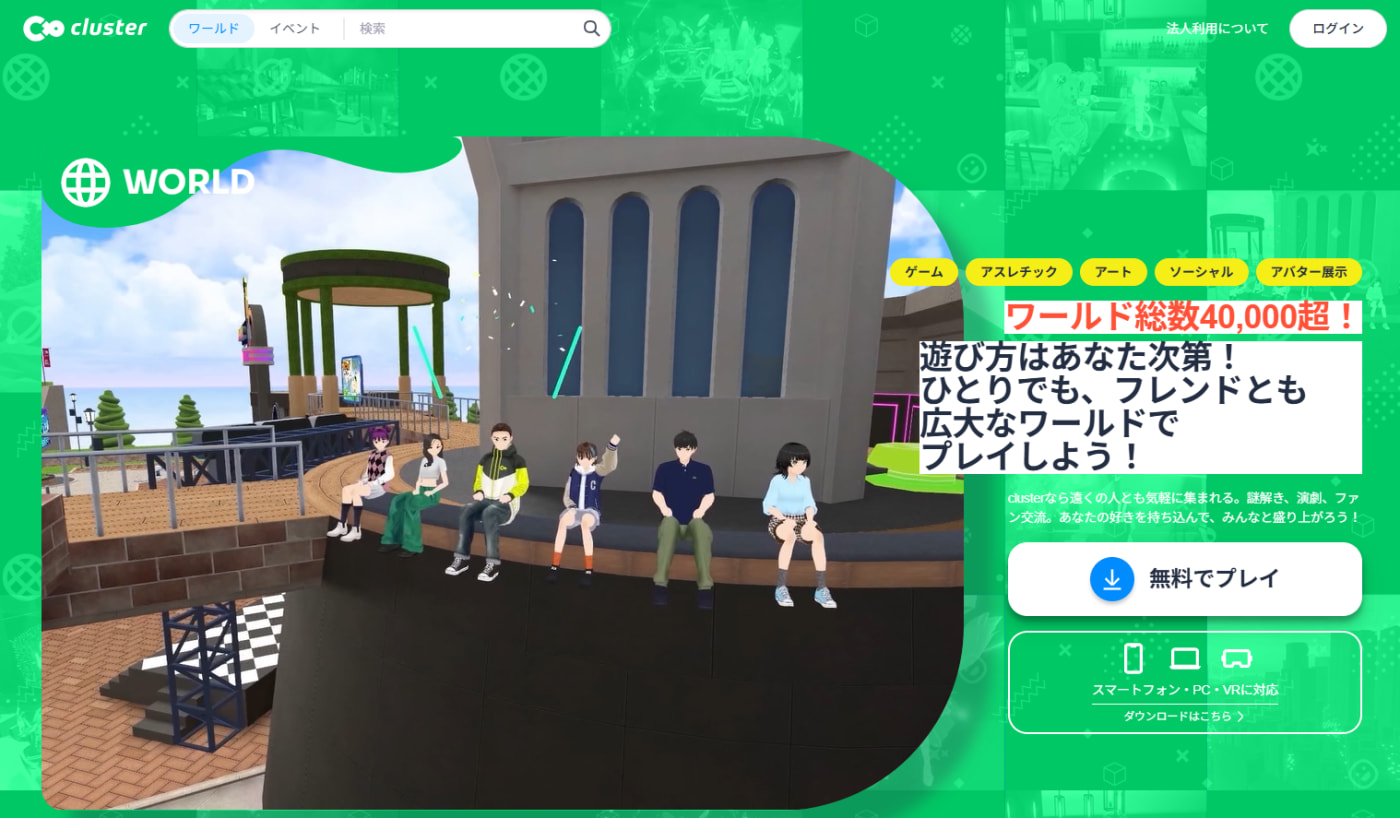
Task: Click the VR headset icon in the device row
Action: tap(1237, 658)
